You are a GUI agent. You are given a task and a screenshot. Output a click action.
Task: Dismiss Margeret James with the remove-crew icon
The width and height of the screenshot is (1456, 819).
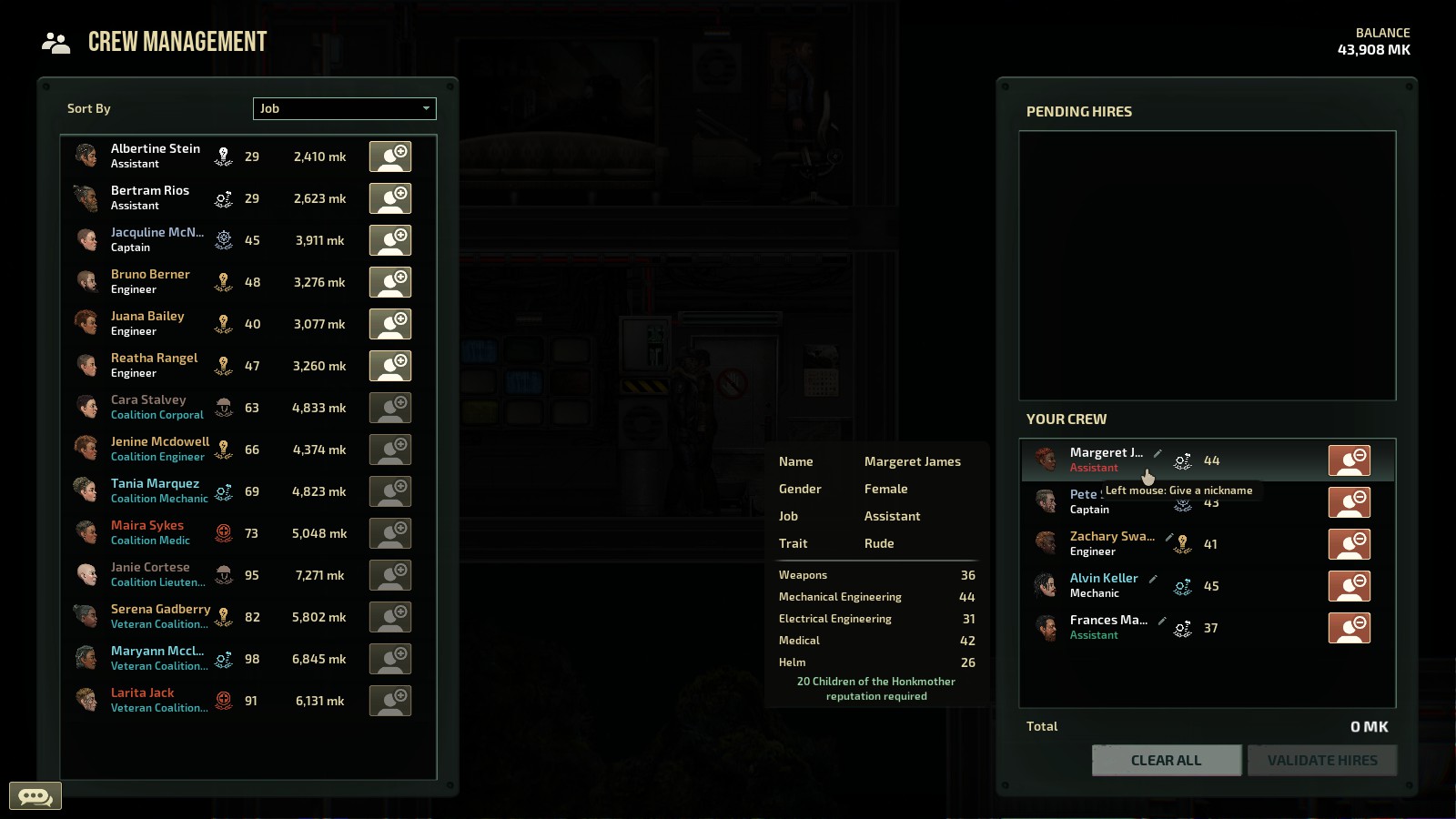[x=1350, y=460]
